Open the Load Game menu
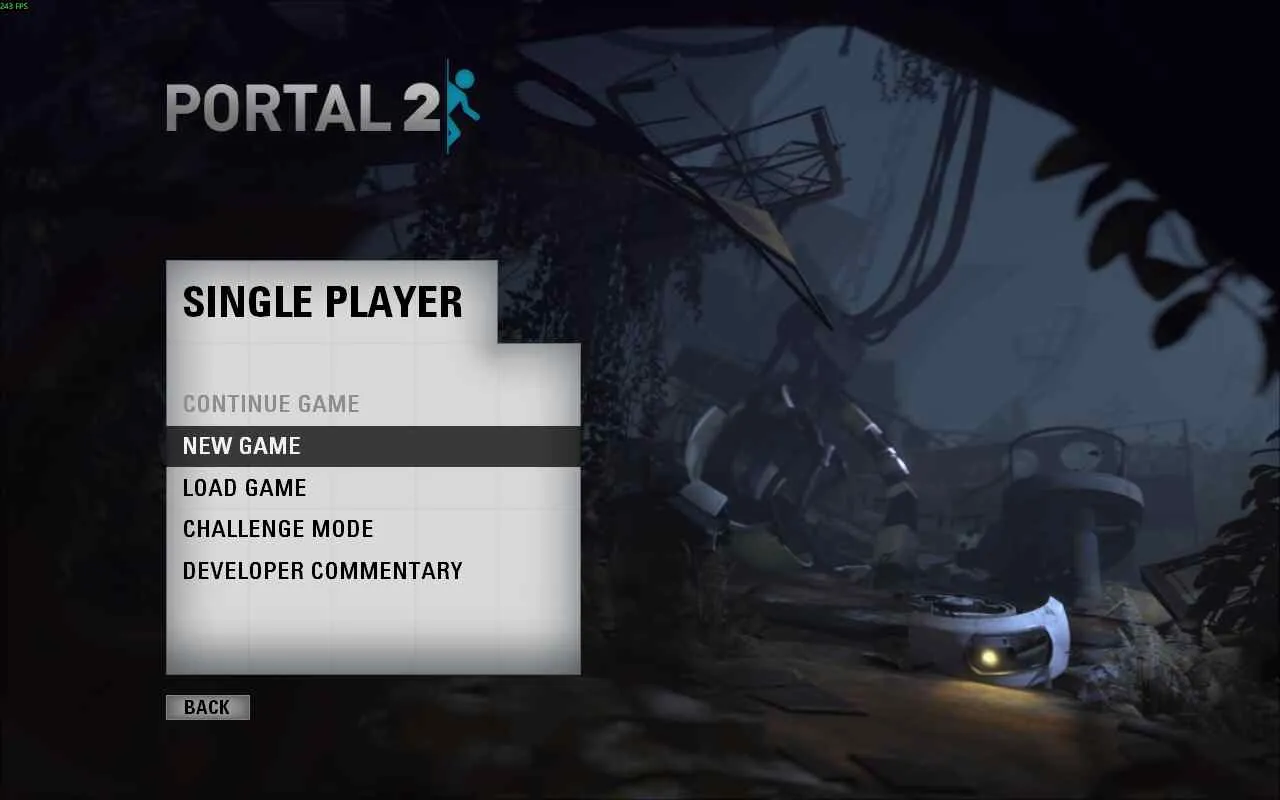The image size is (1280, 800). (x=245, y=488)
